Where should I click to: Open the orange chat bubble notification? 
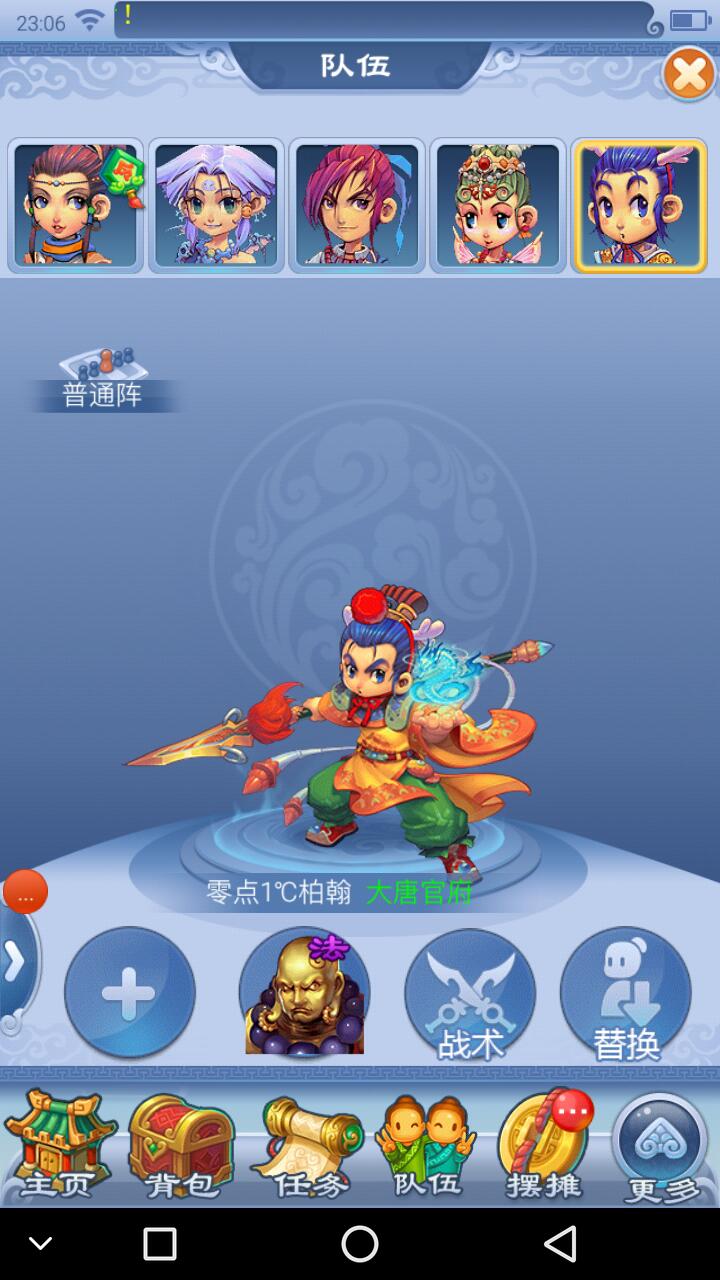tap(26, 892)
